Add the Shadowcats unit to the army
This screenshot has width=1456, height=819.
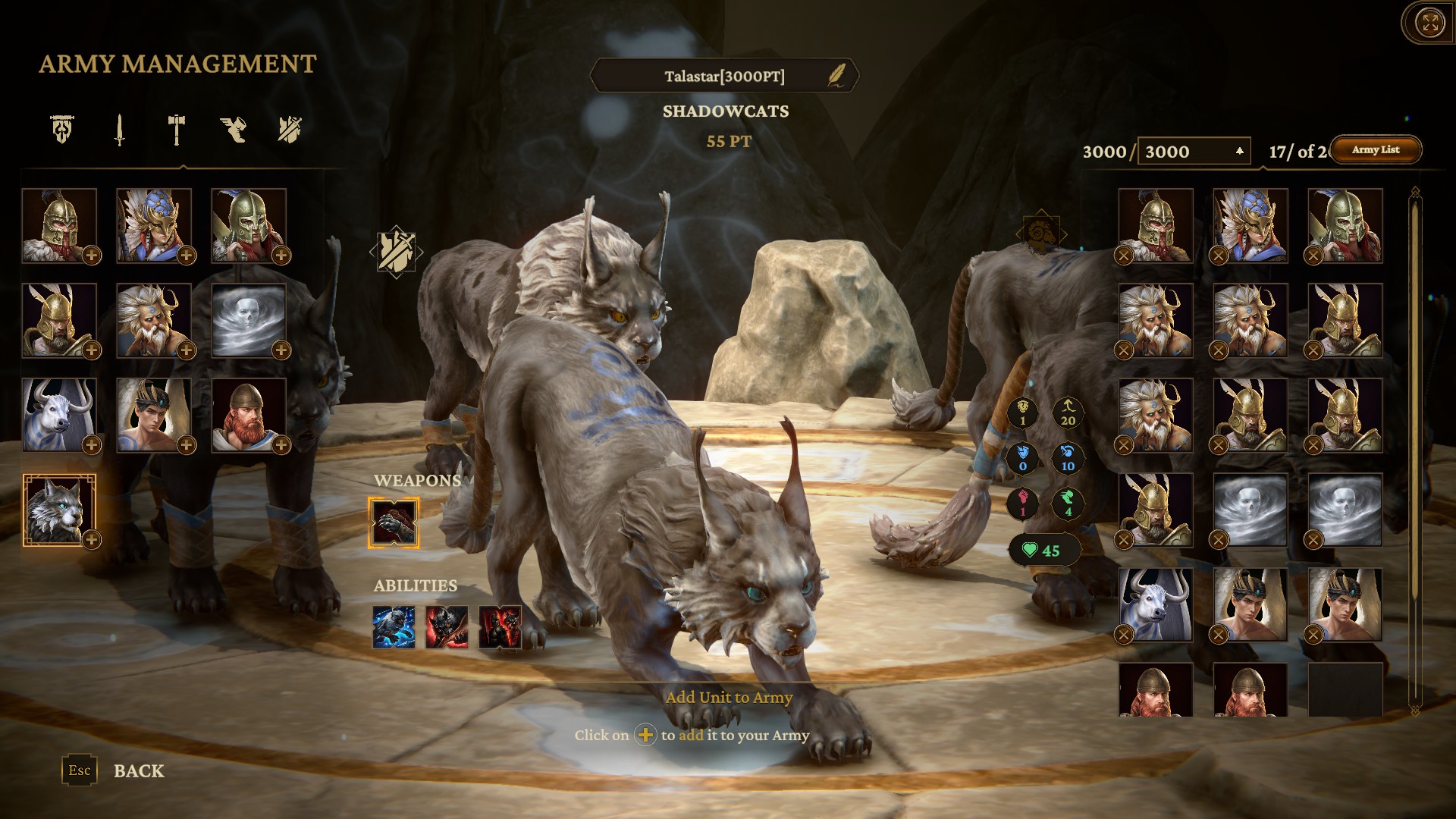92,540
